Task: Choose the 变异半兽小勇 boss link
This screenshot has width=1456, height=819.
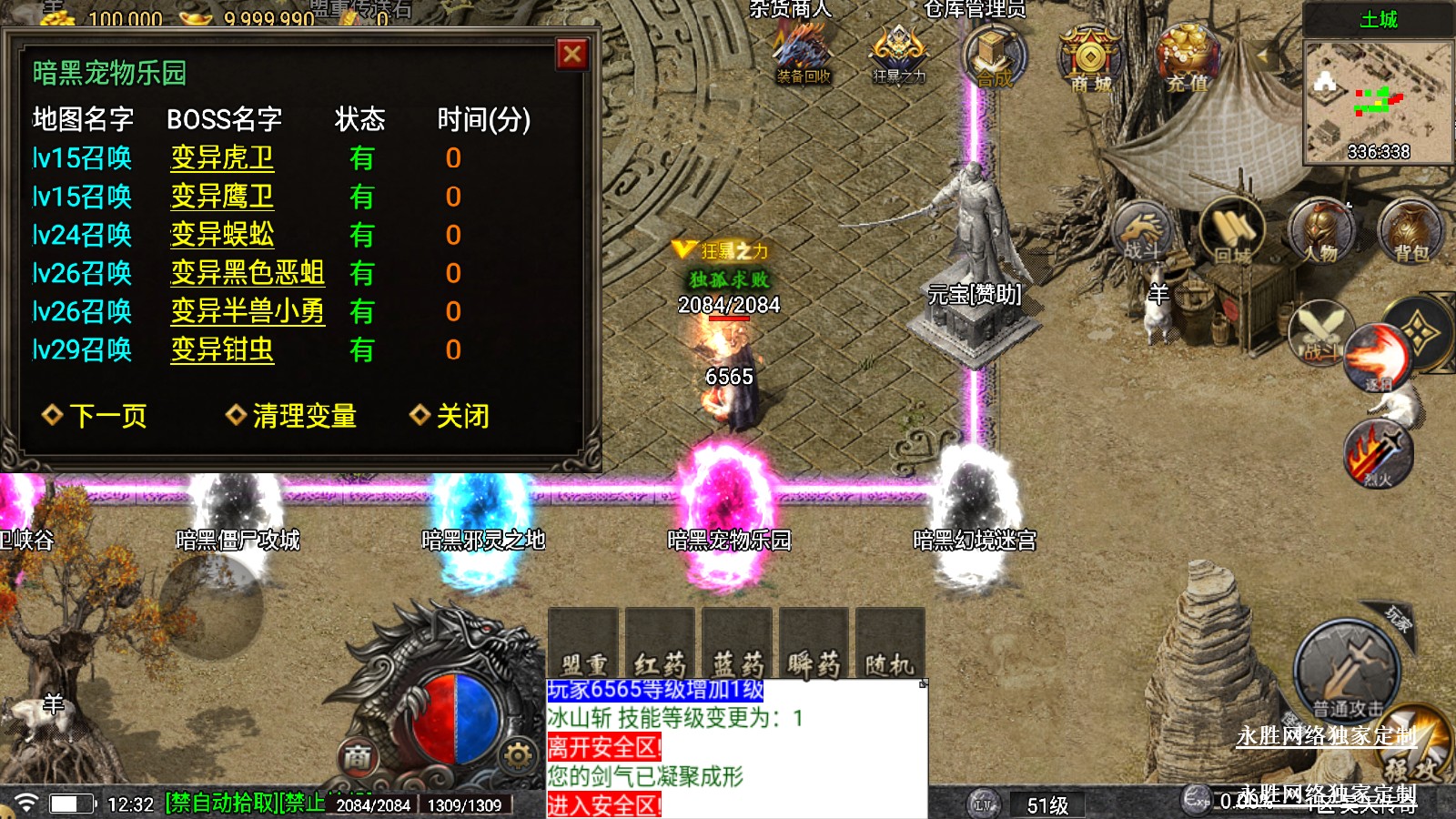Action: pyautogui.click(x=248, y=311)
